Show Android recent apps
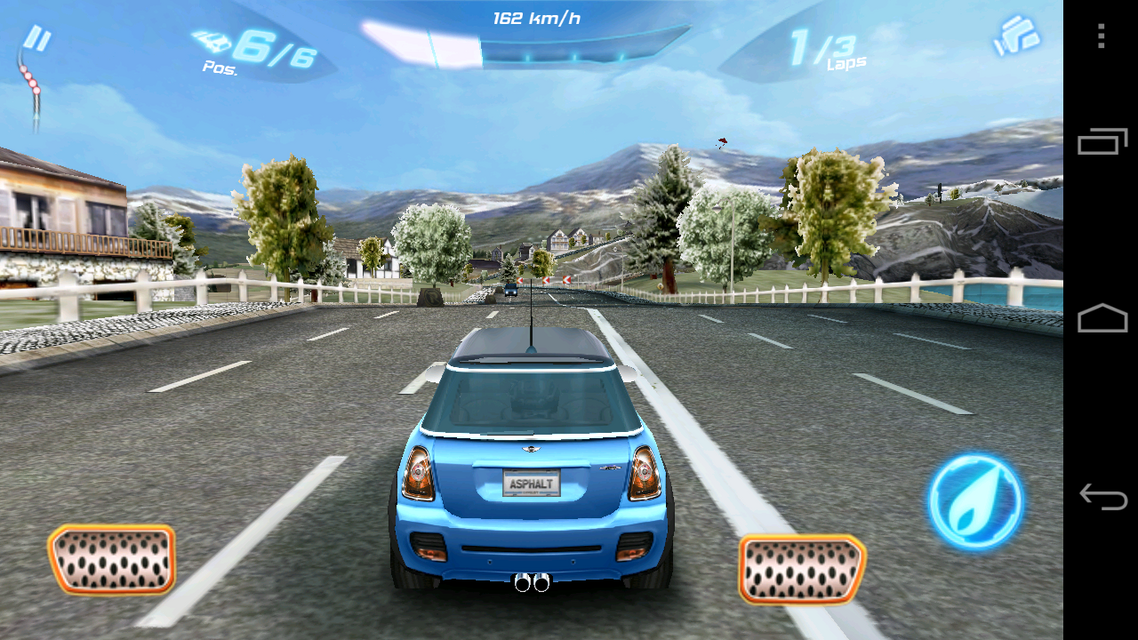Viewport: 1138px width, 640px height. 1101,142
